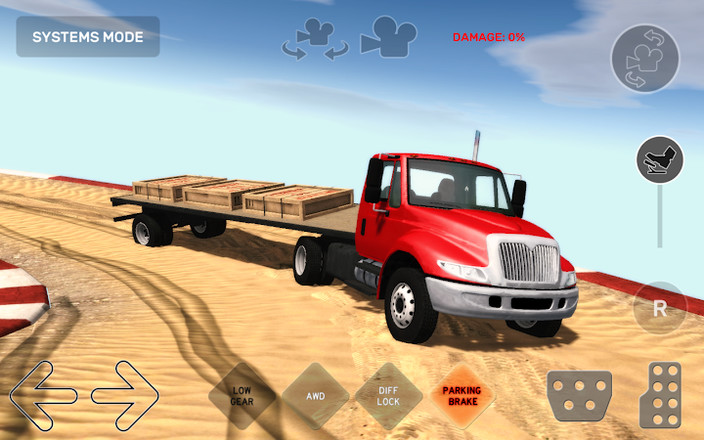Push the gas pedal
The width and height of the screenshot is (704, 440).
pyautogui.click(x=660, y=395)
